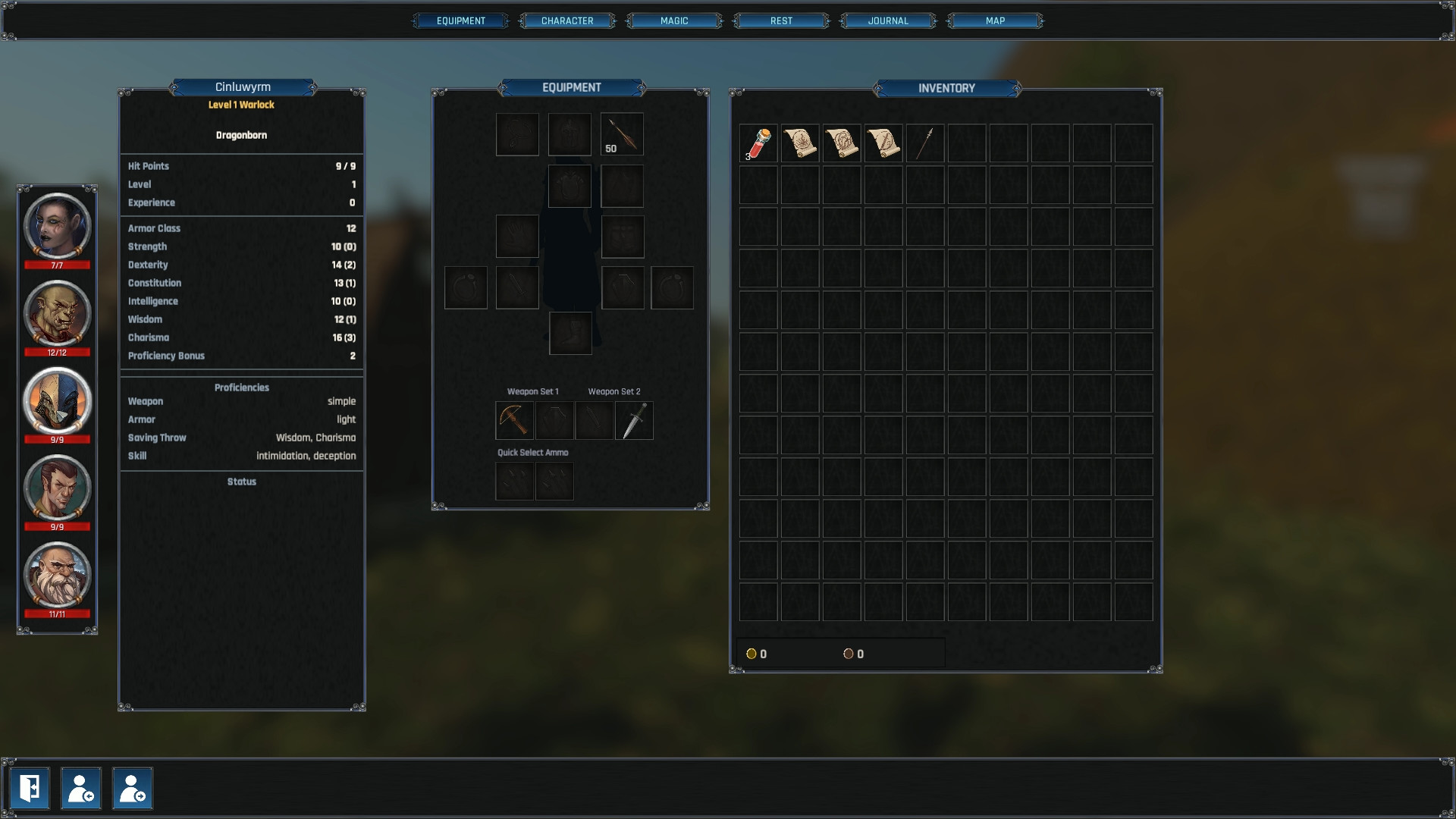Select the third scroll in the inventory
Image resolution: width=1456 pixels, height=819 pixels.
pyautogui.click(x=883, y=143)
